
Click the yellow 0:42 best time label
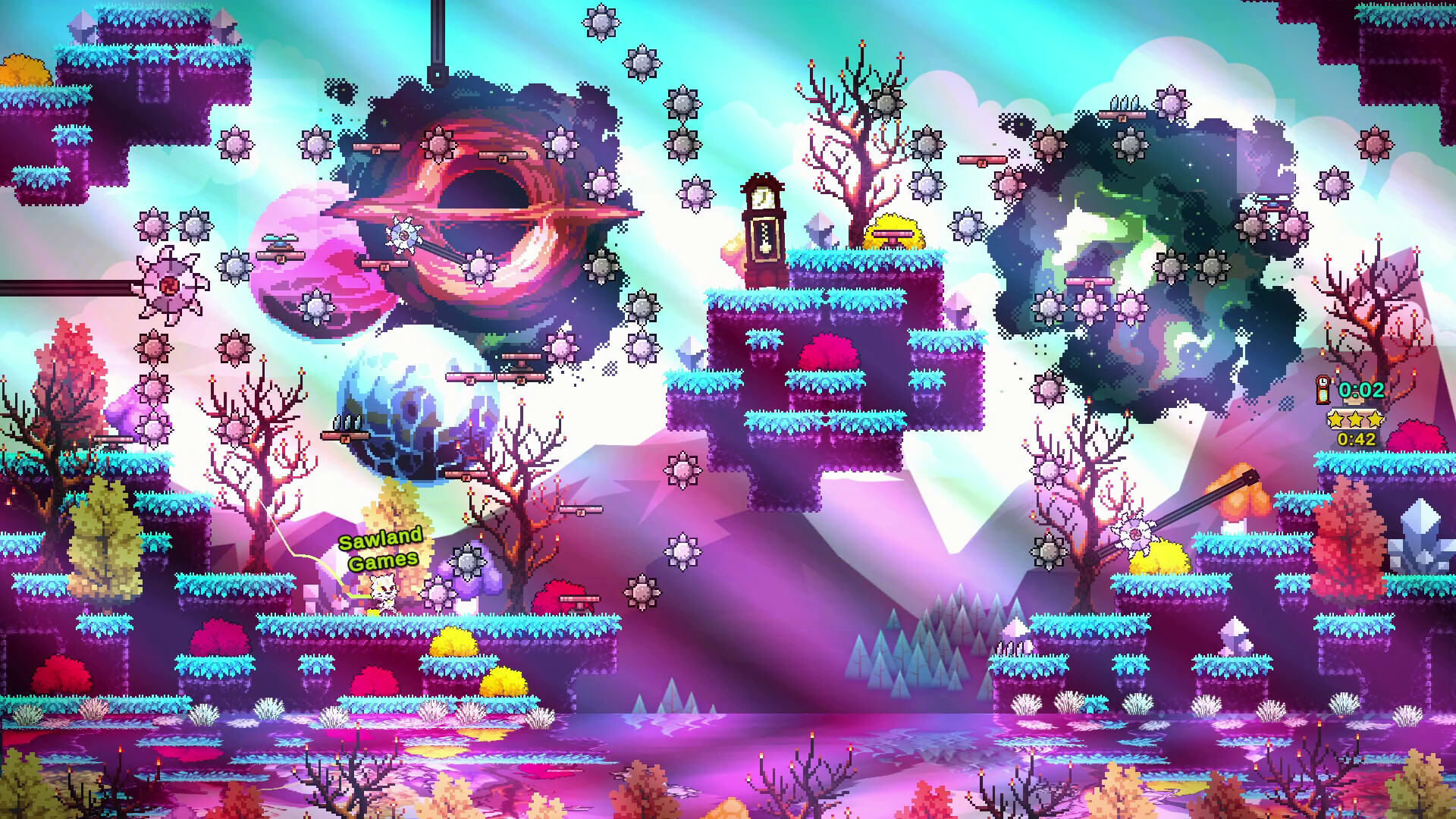[1356, 438]
